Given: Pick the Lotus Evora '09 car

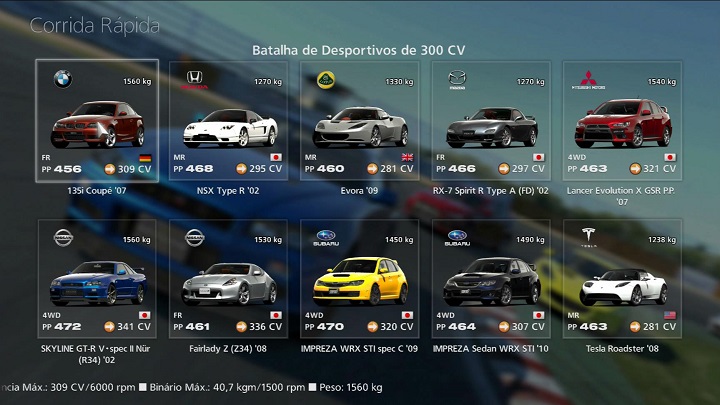Looking at the screenshot, I should 360,121.
